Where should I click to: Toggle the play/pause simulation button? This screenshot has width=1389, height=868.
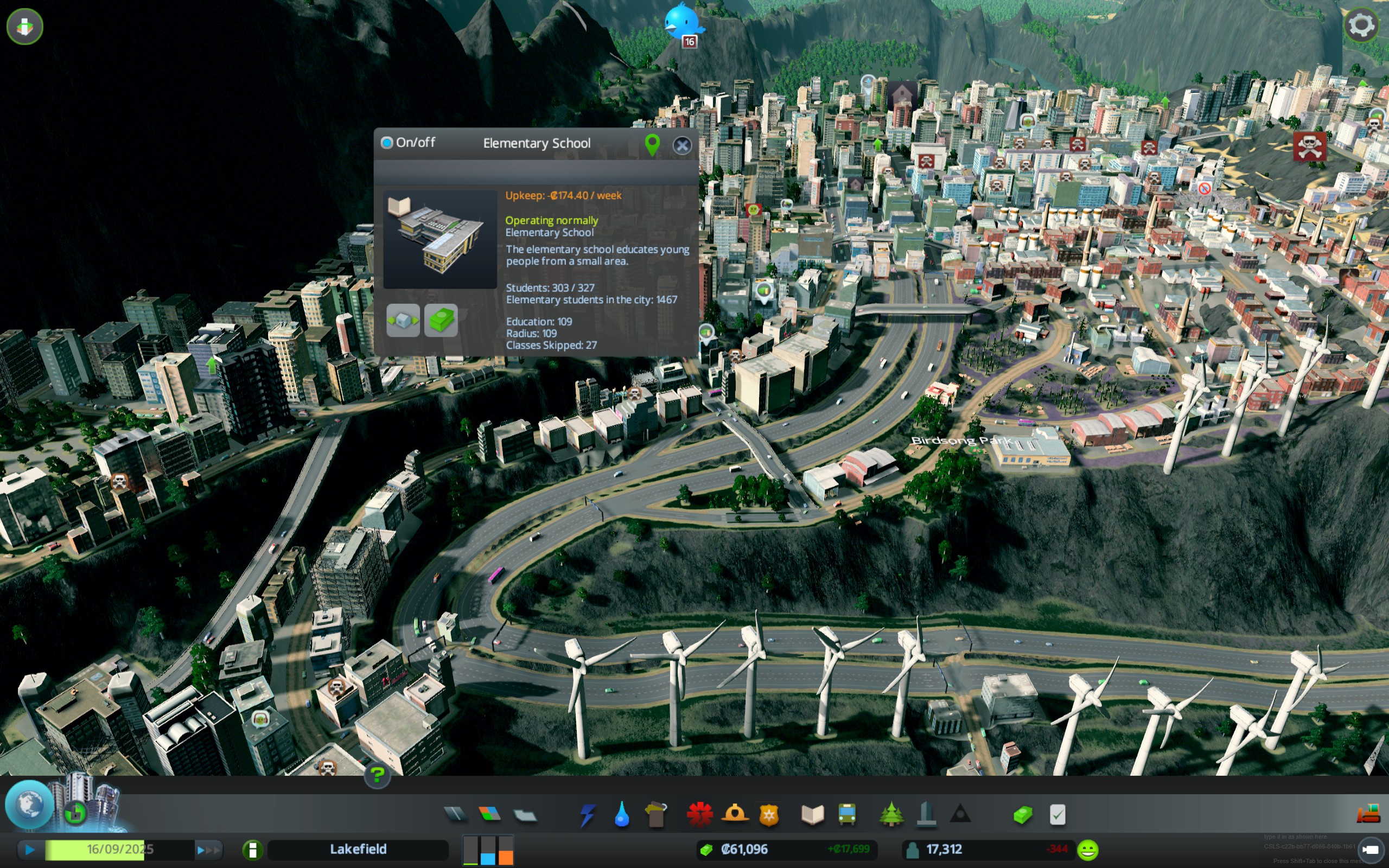pyautogui.click(x=30, y=850)
